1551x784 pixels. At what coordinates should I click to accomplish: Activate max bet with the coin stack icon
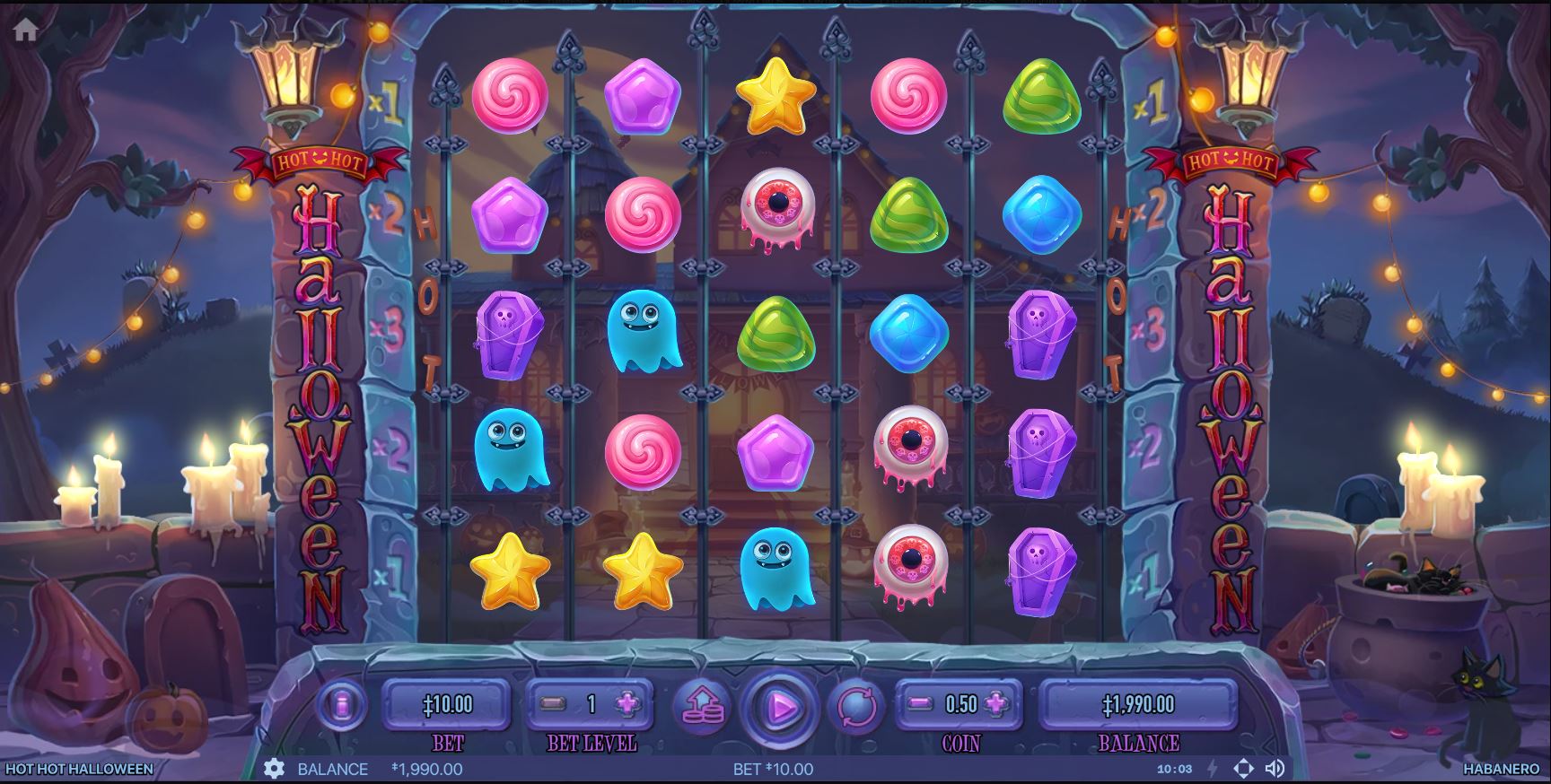pos(704,706)
